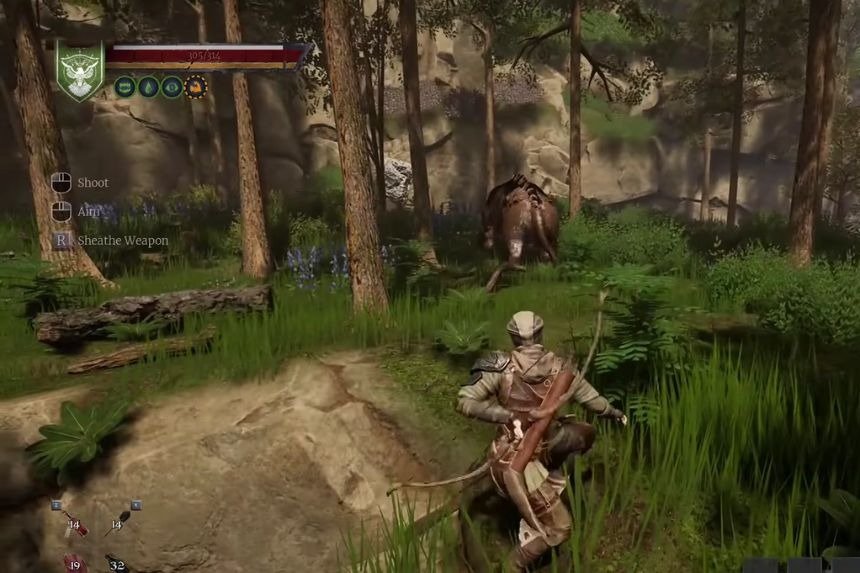This screenshot has width=860, height=573.
Task: Click the green owl crest emblem
Action: [79, 70]
